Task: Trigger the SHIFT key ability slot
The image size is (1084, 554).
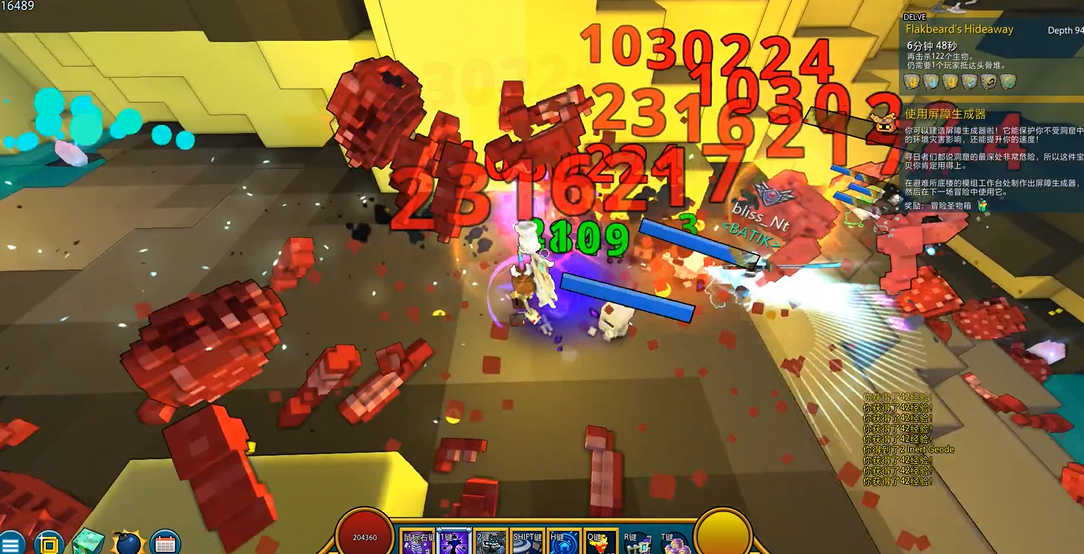Action: pyautogui.click(x=527, y=542)
